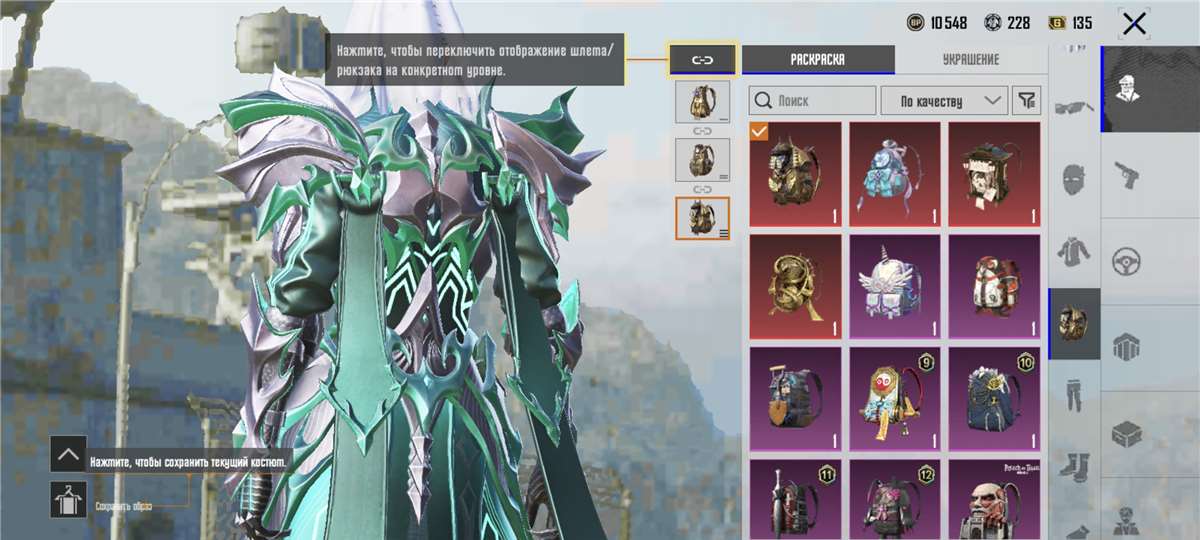Toggle the helmet/backpack level link button
The image size is (1200, 540).
click(702, 59)
